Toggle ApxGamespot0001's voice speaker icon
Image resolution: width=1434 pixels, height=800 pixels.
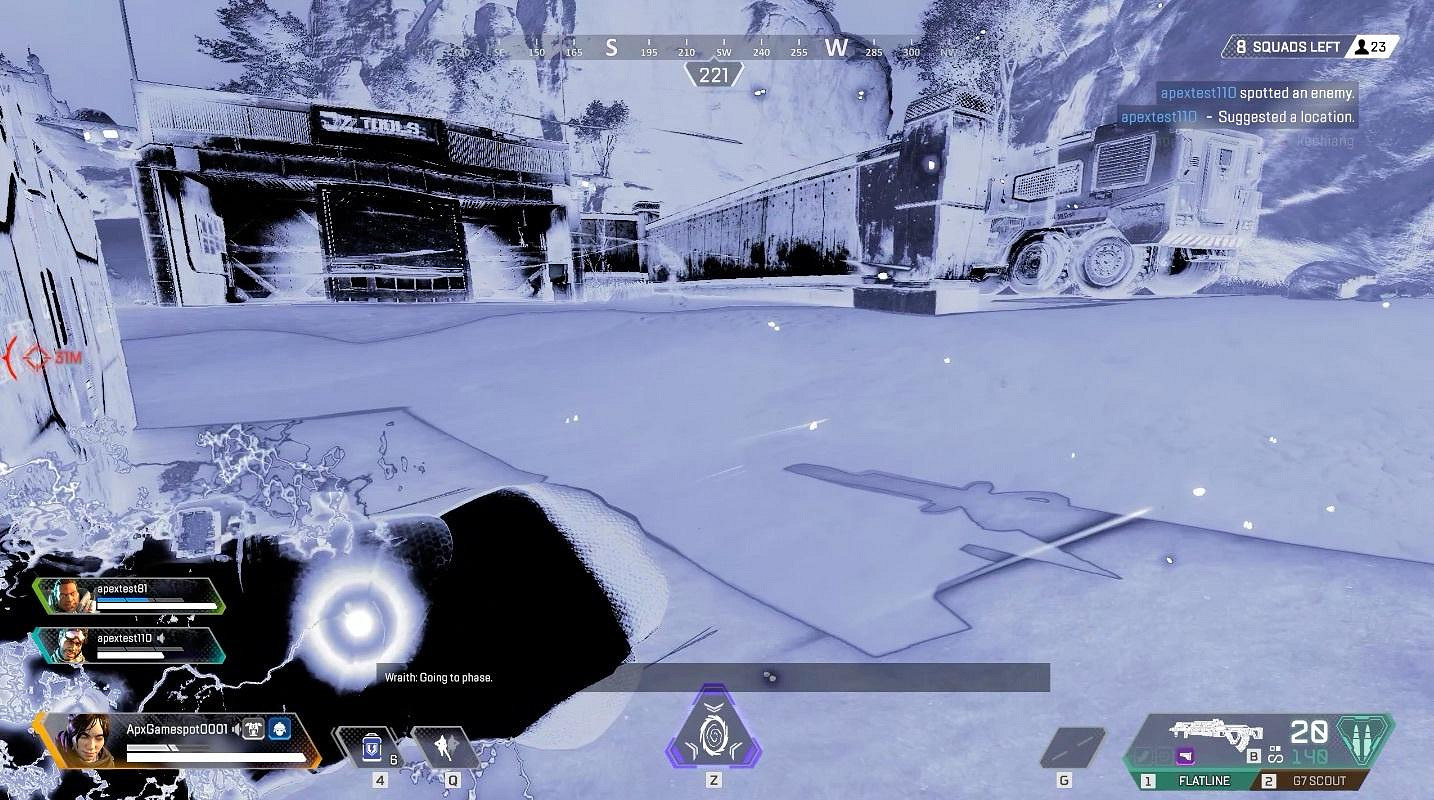coord(237,730)
